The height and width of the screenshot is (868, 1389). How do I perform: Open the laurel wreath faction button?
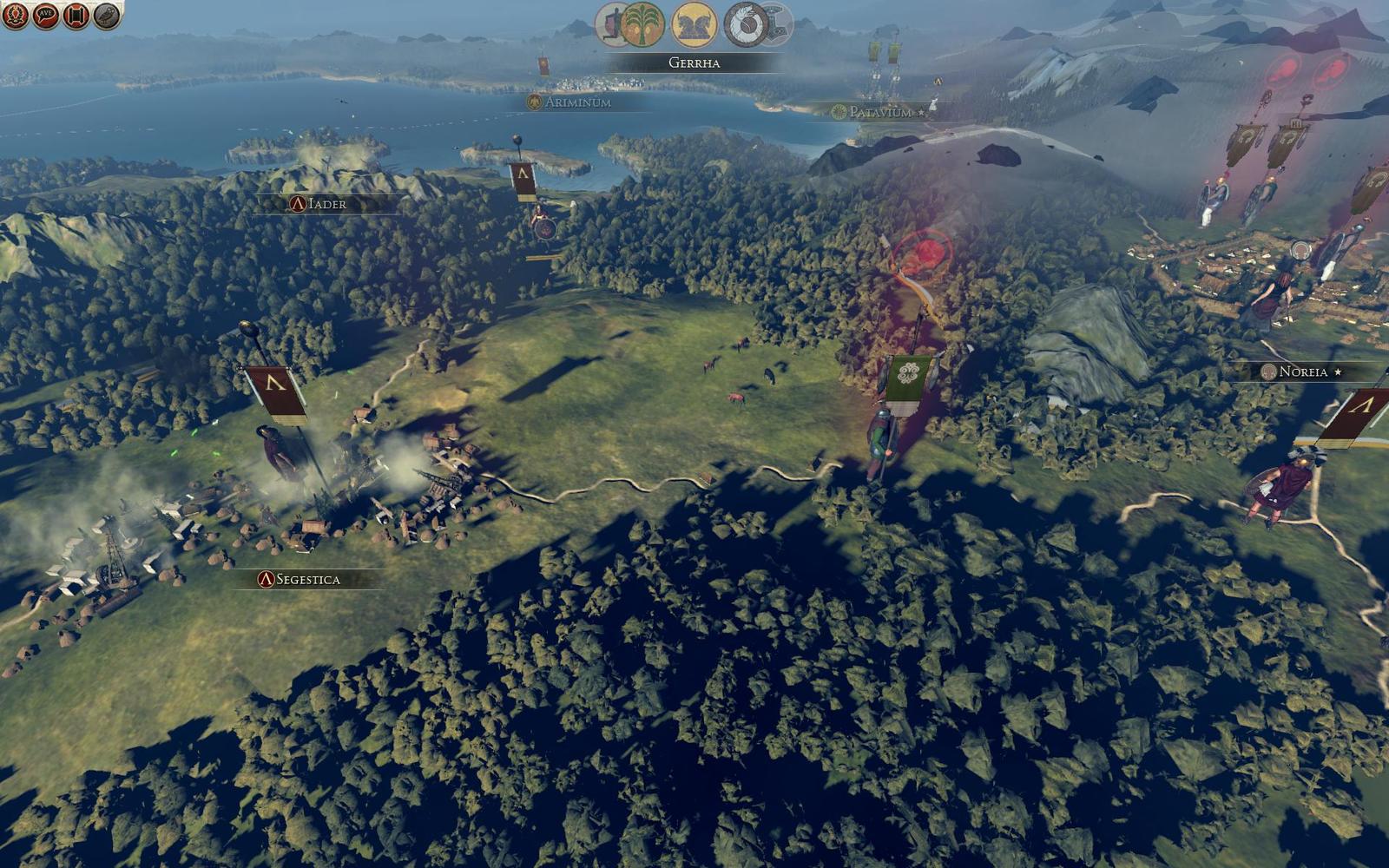coord(16,15)
